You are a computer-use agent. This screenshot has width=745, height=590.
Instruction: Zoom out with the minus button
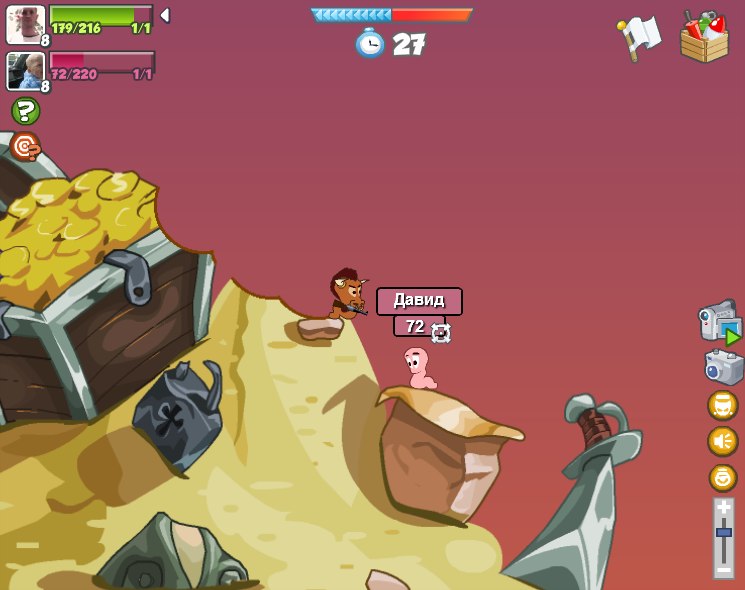coord(723,568)
